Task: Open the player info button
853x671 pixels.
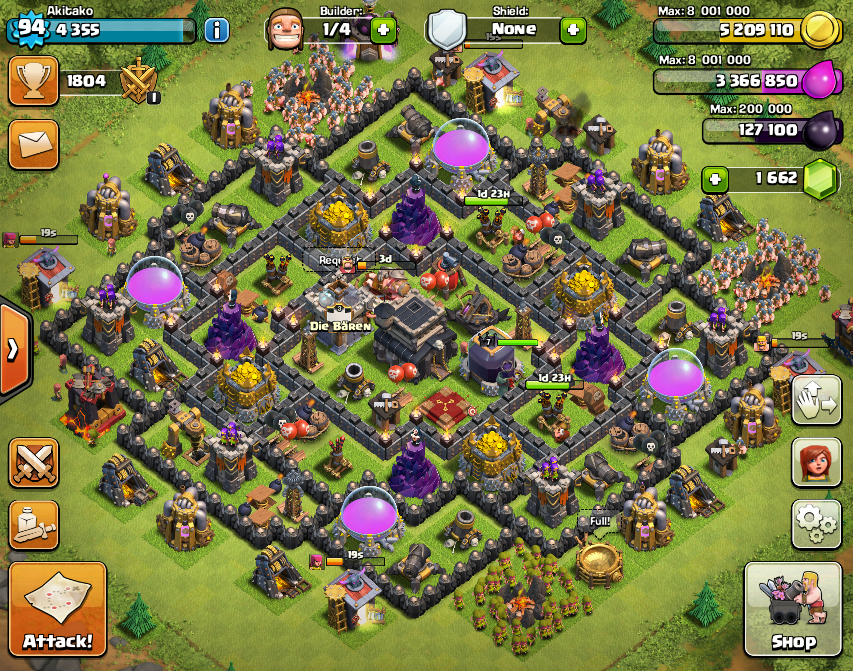Action: point(216,29)
